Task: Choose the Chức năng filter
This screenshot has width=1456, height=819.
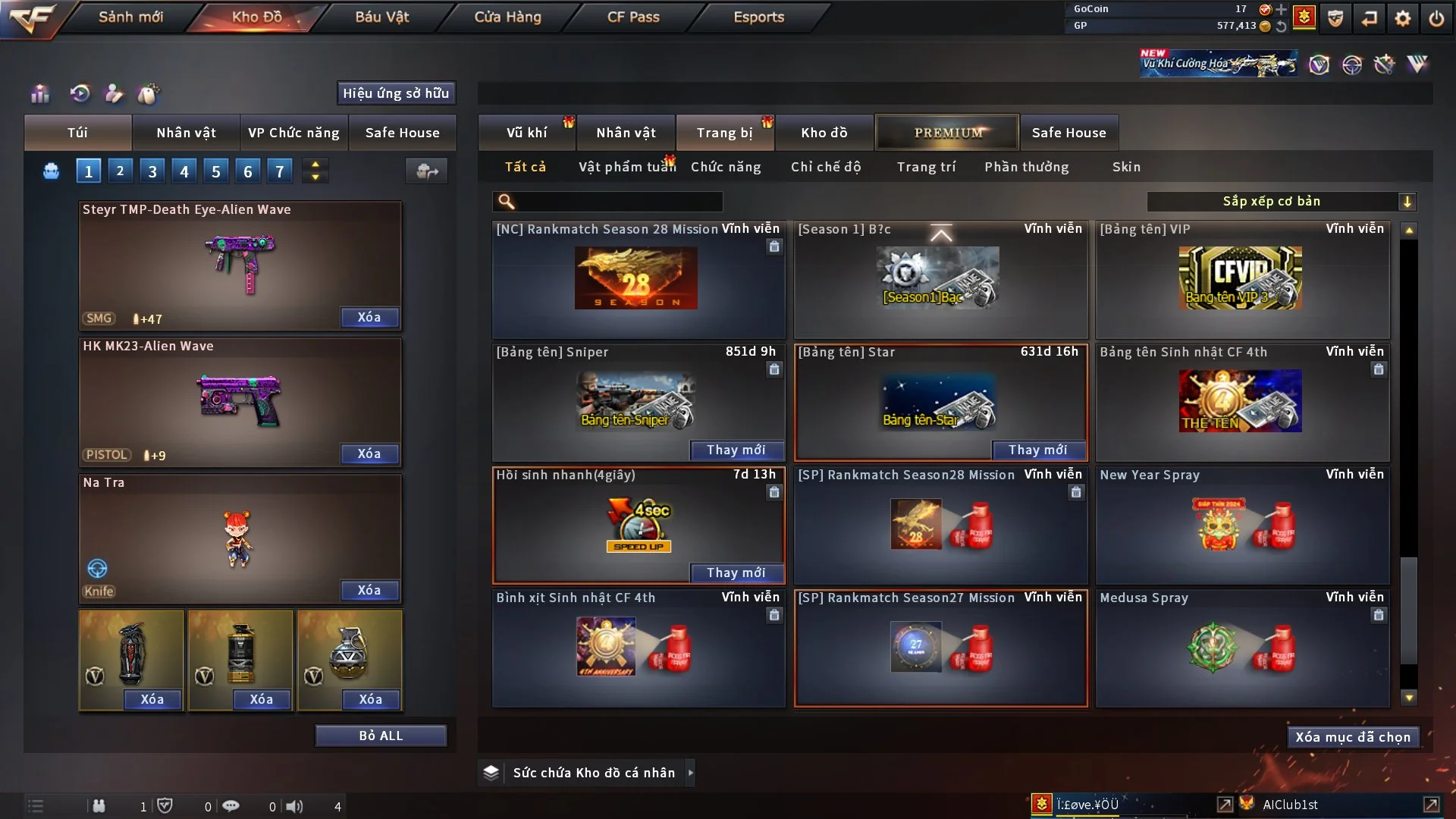Action: pyautogui.click(x=726, y=167)
